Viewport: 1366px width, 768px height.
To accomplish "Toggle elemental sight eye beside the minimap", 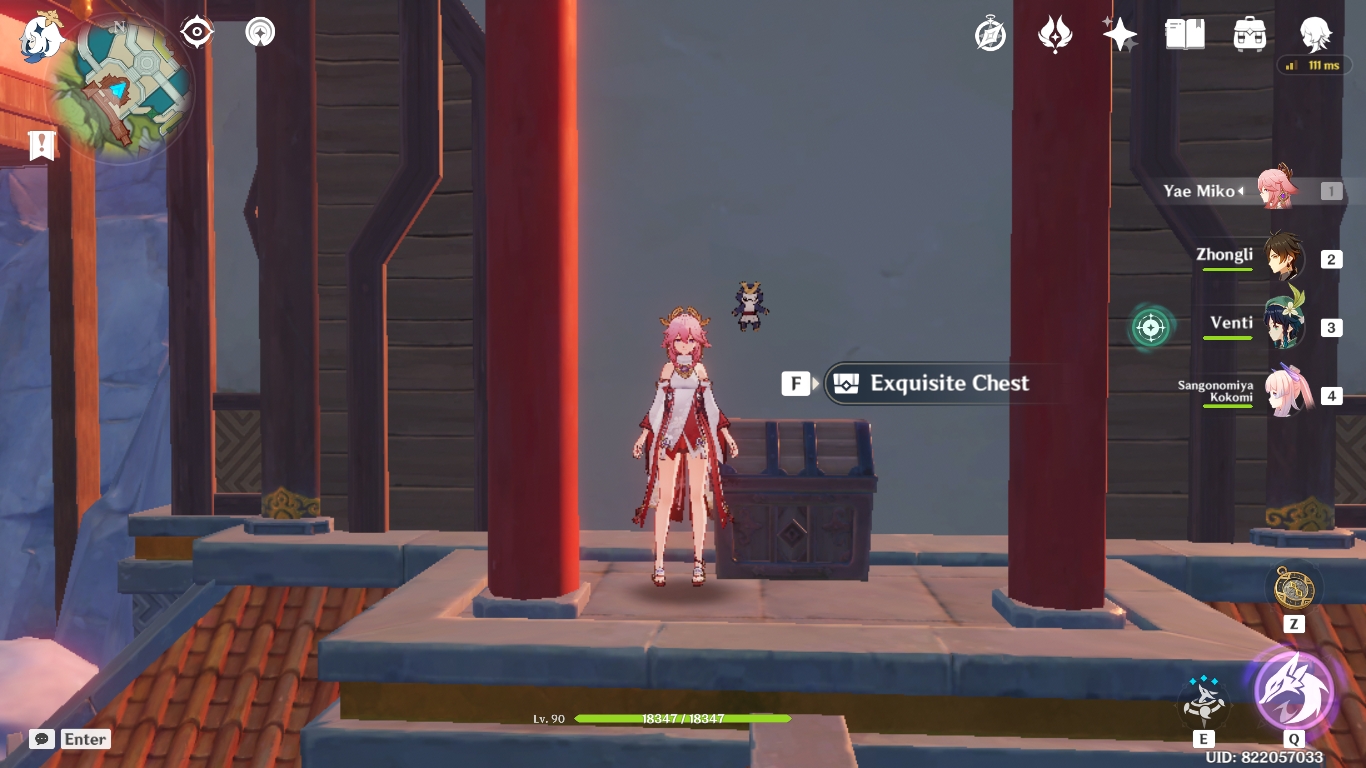I will tap(196, 32).
